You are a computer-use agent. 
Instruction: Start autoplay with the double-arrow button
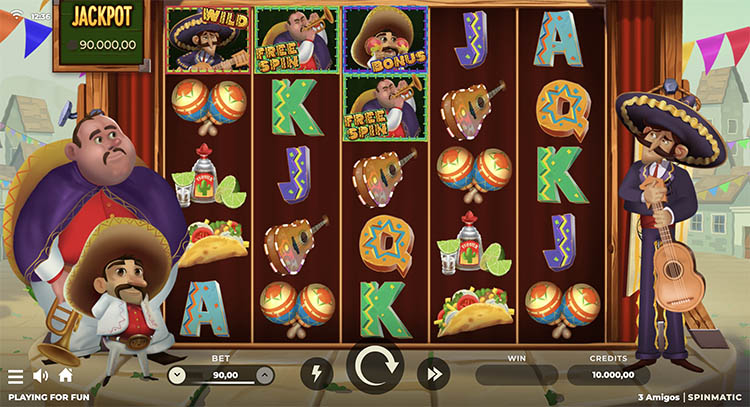434,375
